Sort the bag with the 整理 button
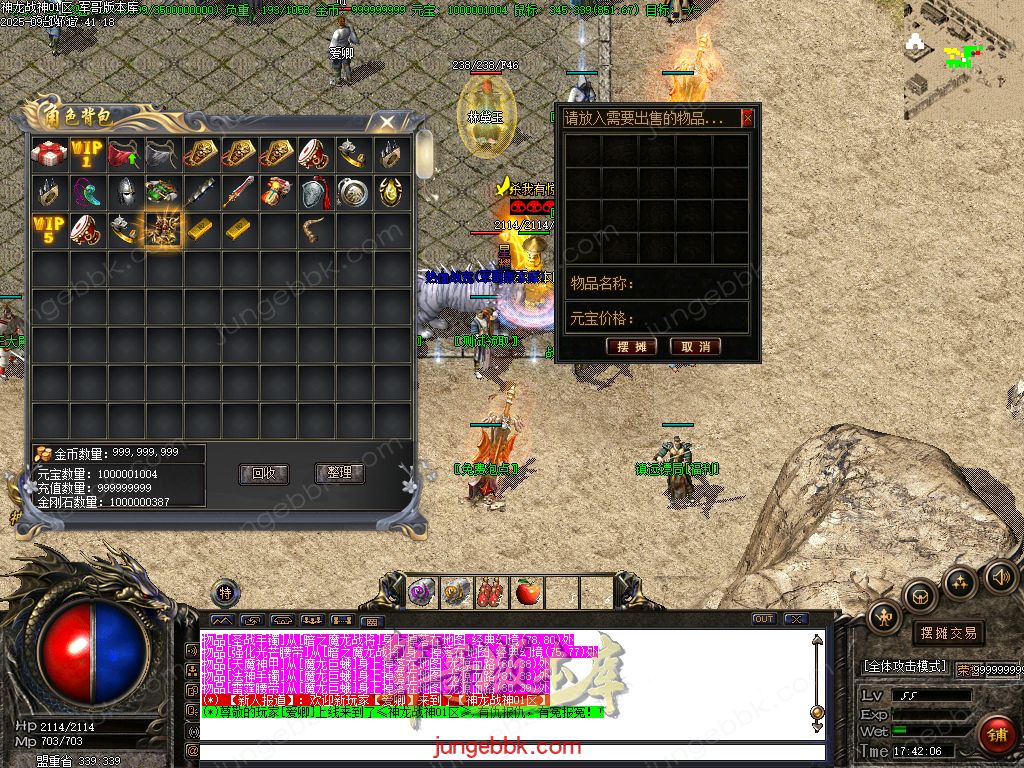This screenshot has height=768, width=1024. coord(339,473)
